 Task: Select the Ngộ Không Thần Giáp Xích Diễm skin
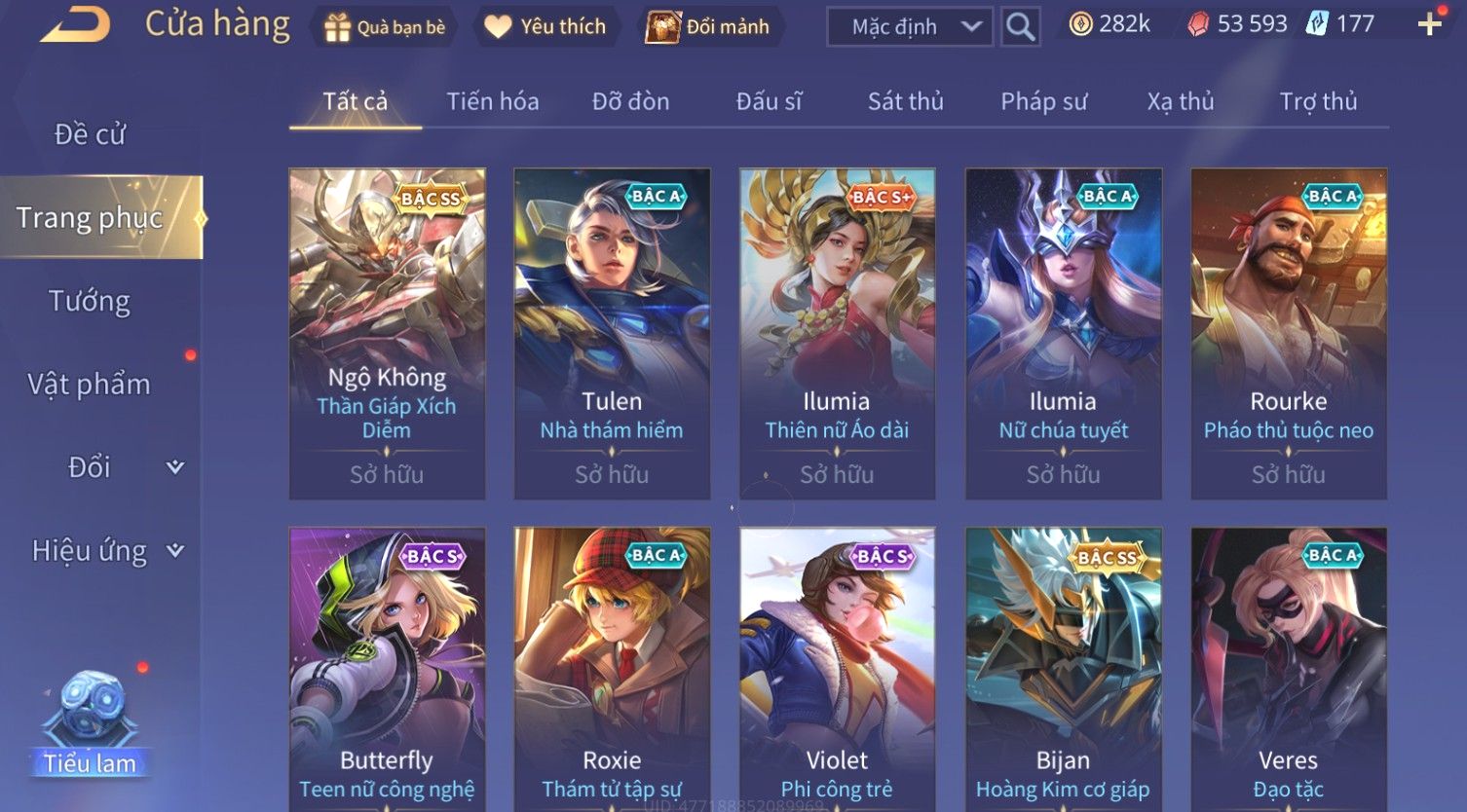tap(387, 333)
